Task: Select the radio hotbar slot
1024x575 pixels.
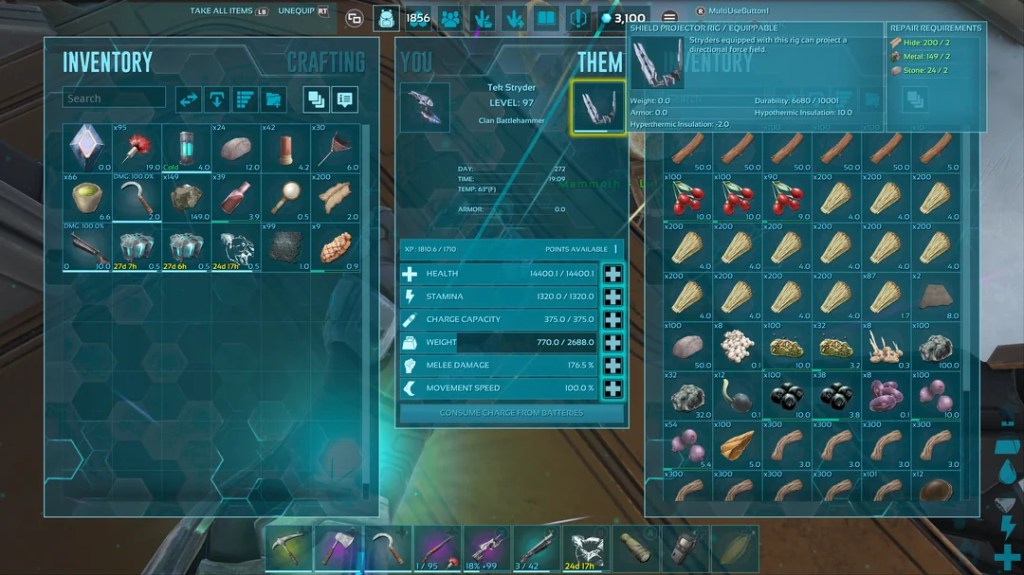Action: pyautogui.click(x=685, y=547)
